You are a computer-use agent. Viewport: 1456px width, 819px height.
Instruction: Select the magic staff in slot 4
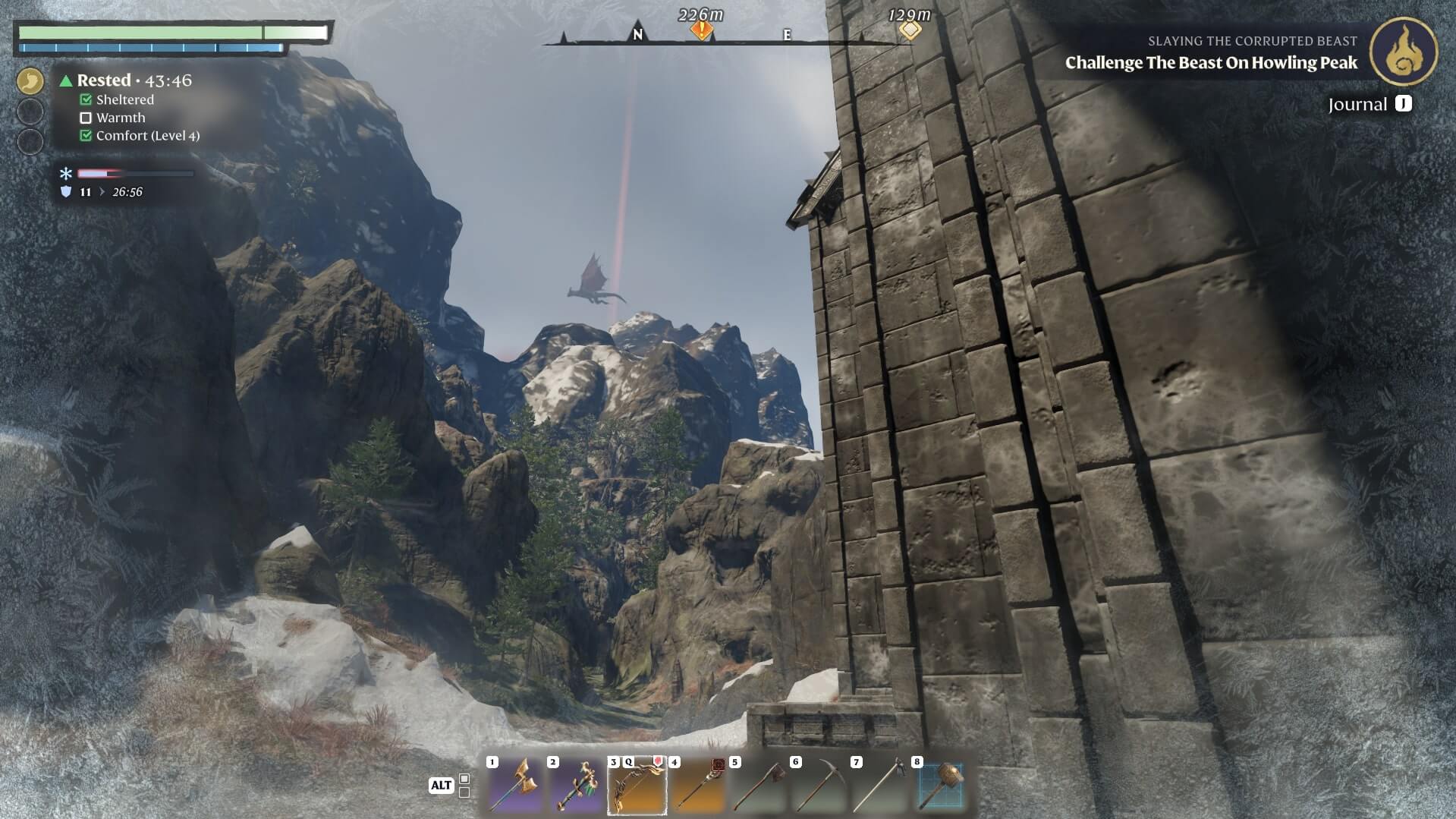pos(697,786)
